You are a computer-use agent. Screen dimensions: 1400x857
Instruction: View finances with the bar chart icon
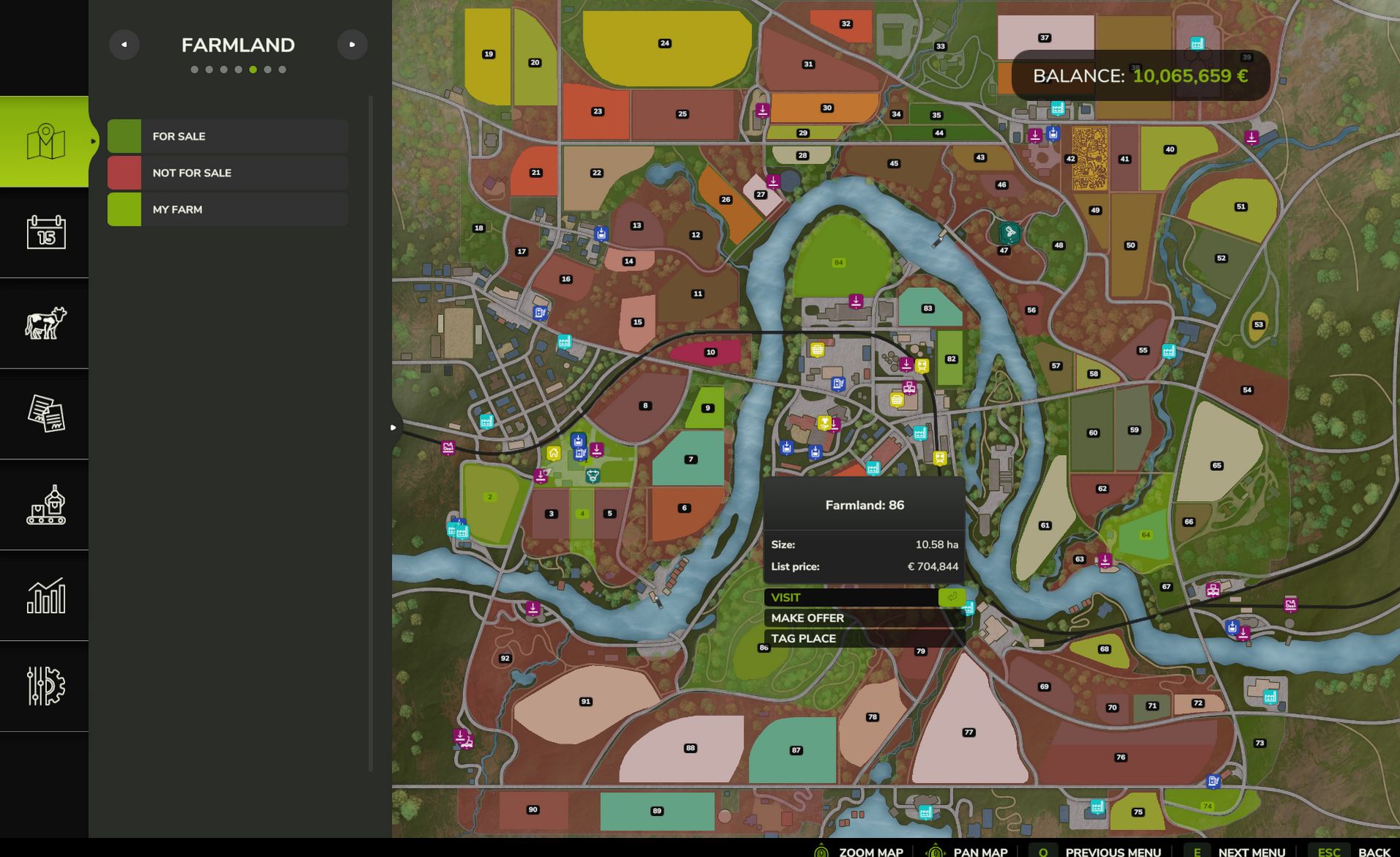[x=45, y=597]
